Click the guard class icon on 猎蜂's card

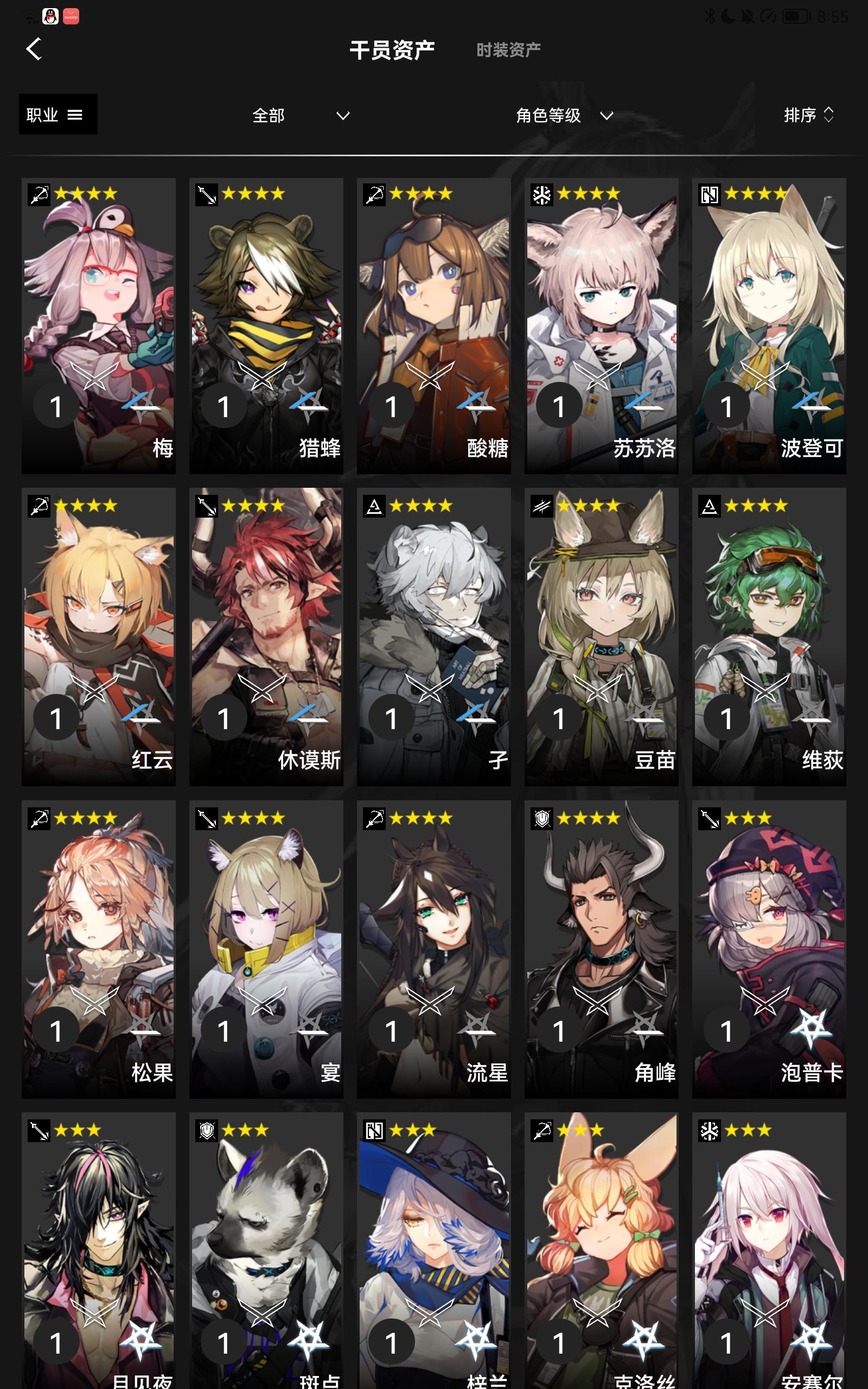(207, 194)
